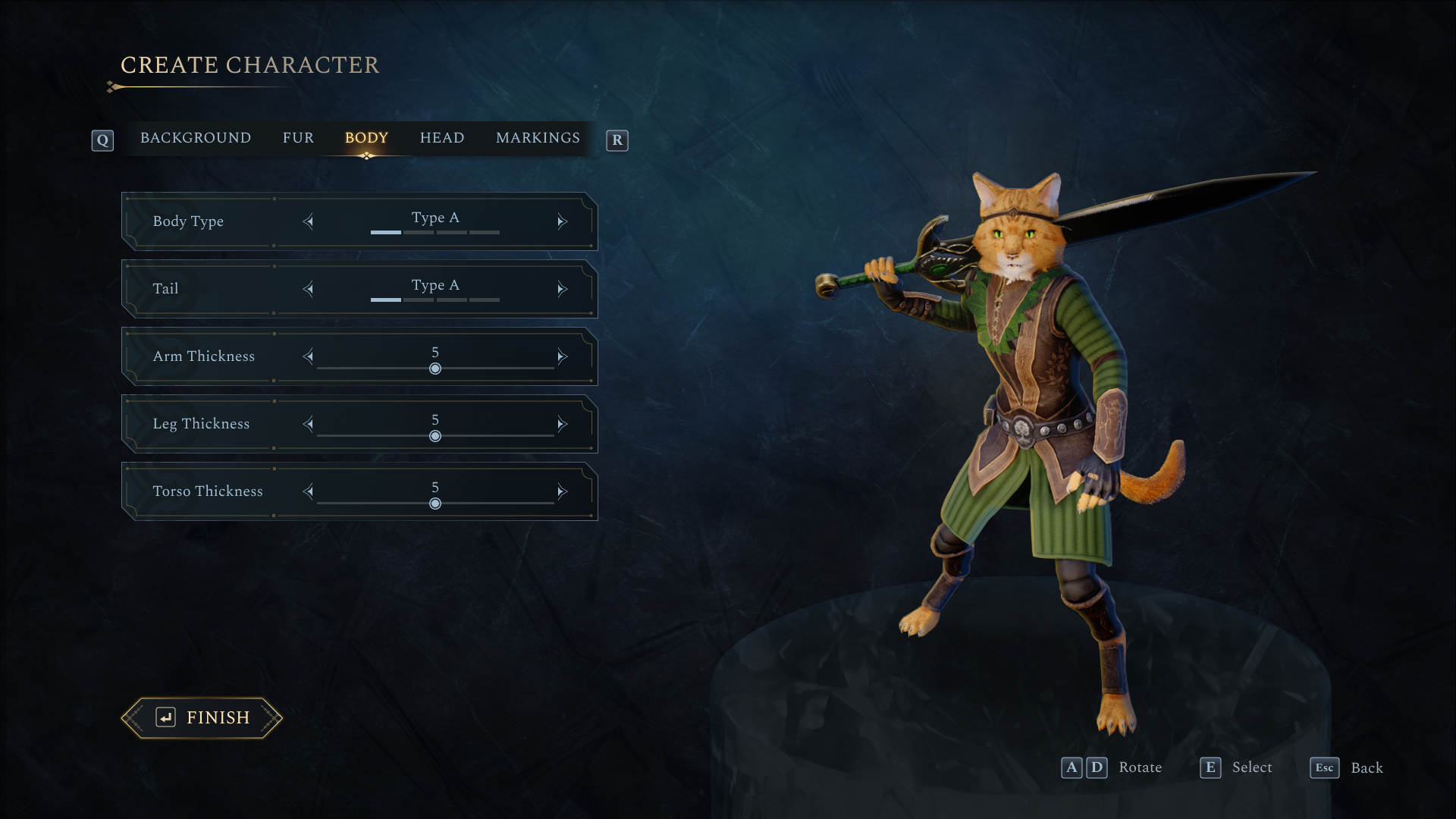Open the Markings tab
The height and width of the screenshot is (819, 1456).
pyautogui.click(x=538, y=138)
